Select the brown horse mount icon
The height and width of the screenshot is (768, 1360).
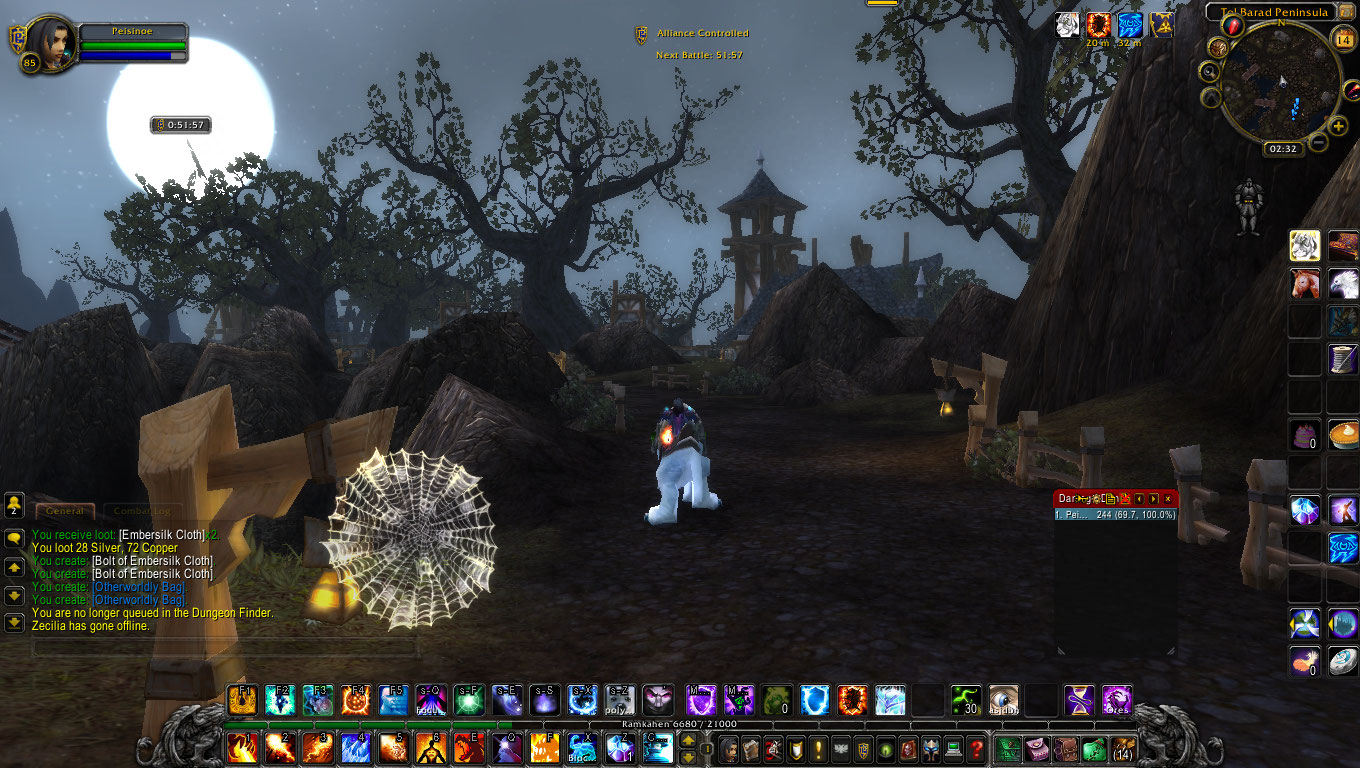point(1305,284)
